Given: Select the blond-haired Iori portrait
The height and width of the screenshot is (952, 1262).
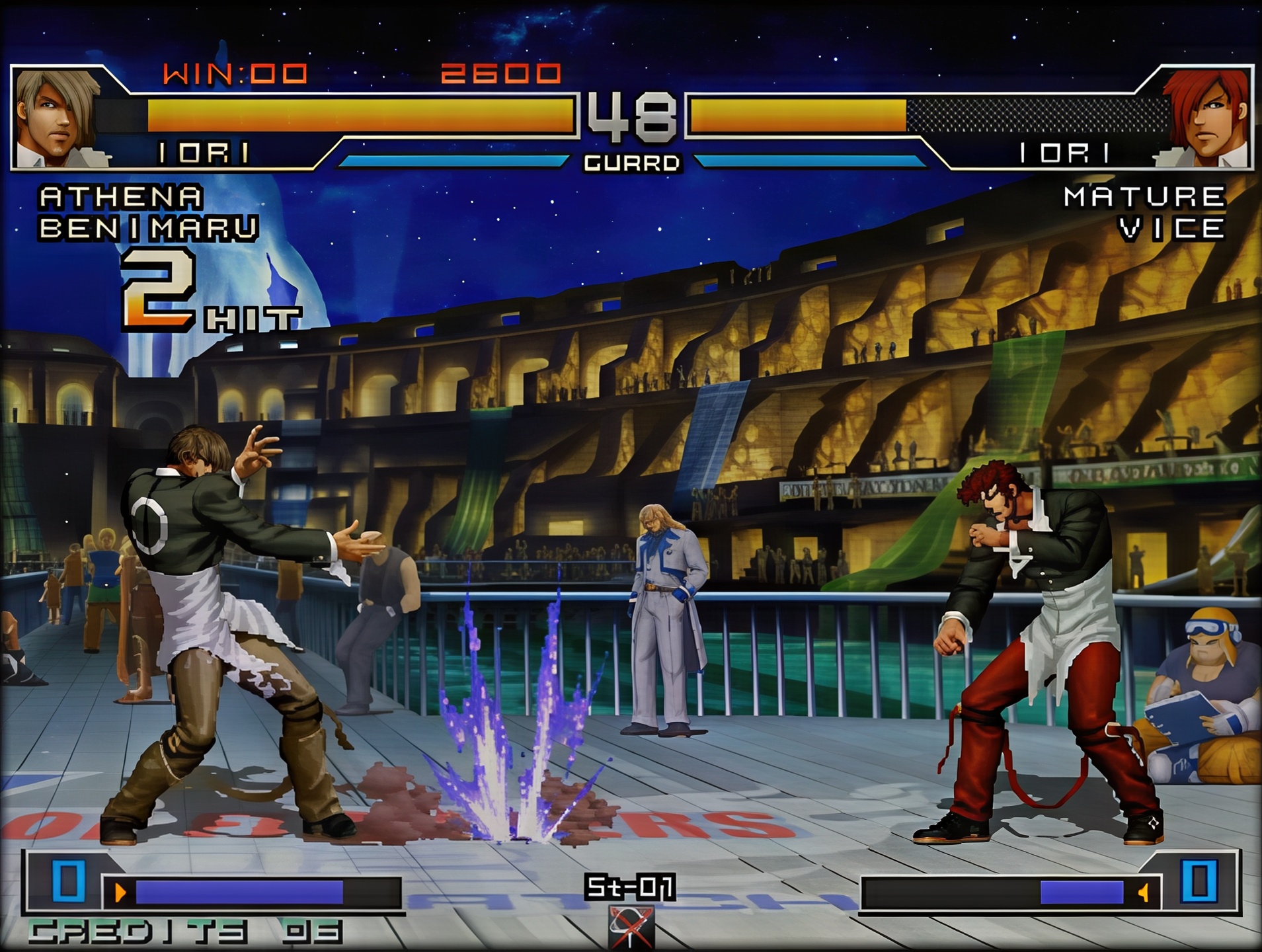Looking at the screenshot, I should coord(58,118).
